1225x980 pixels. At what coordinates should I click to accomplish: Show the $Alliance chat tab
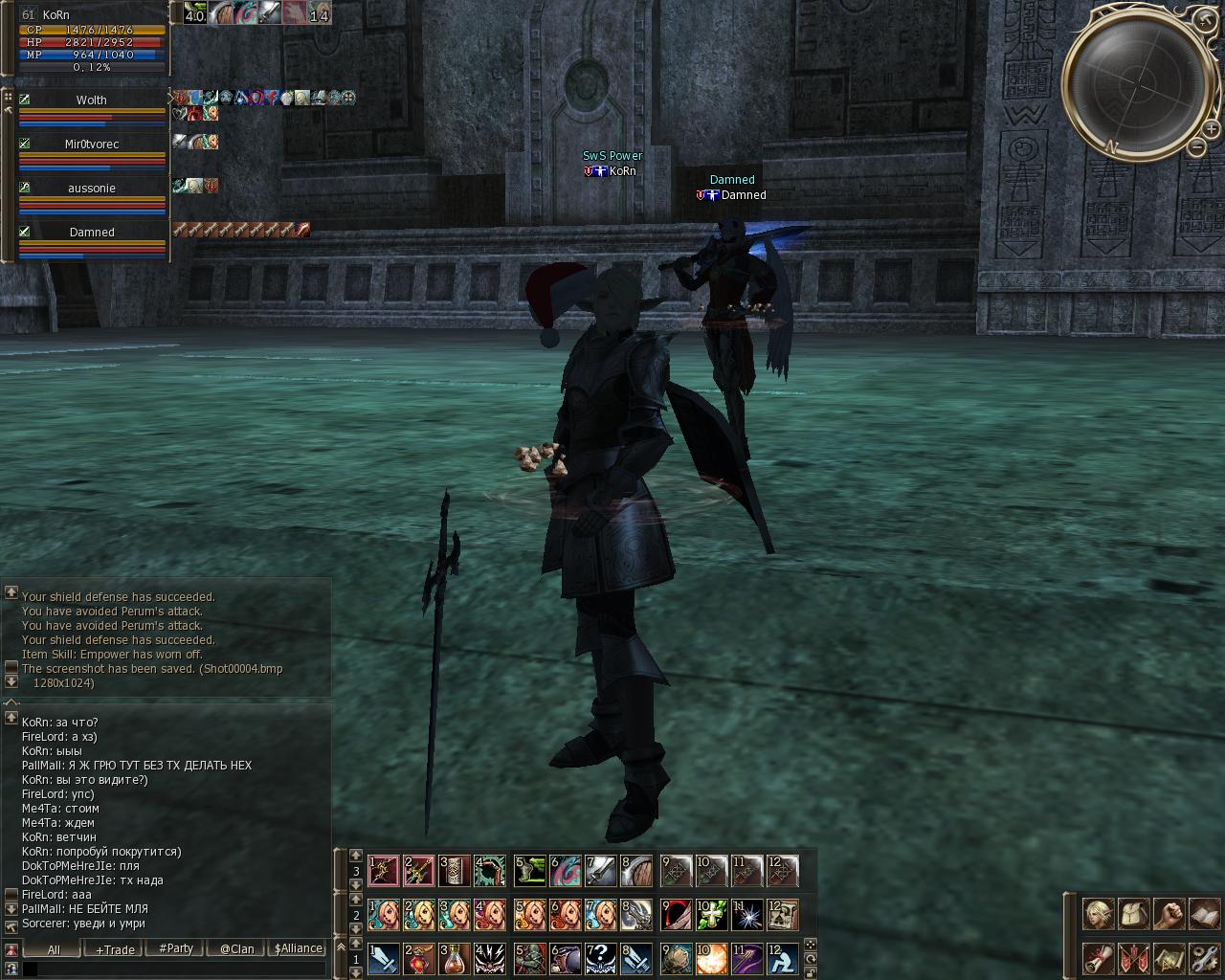[298, 949]
